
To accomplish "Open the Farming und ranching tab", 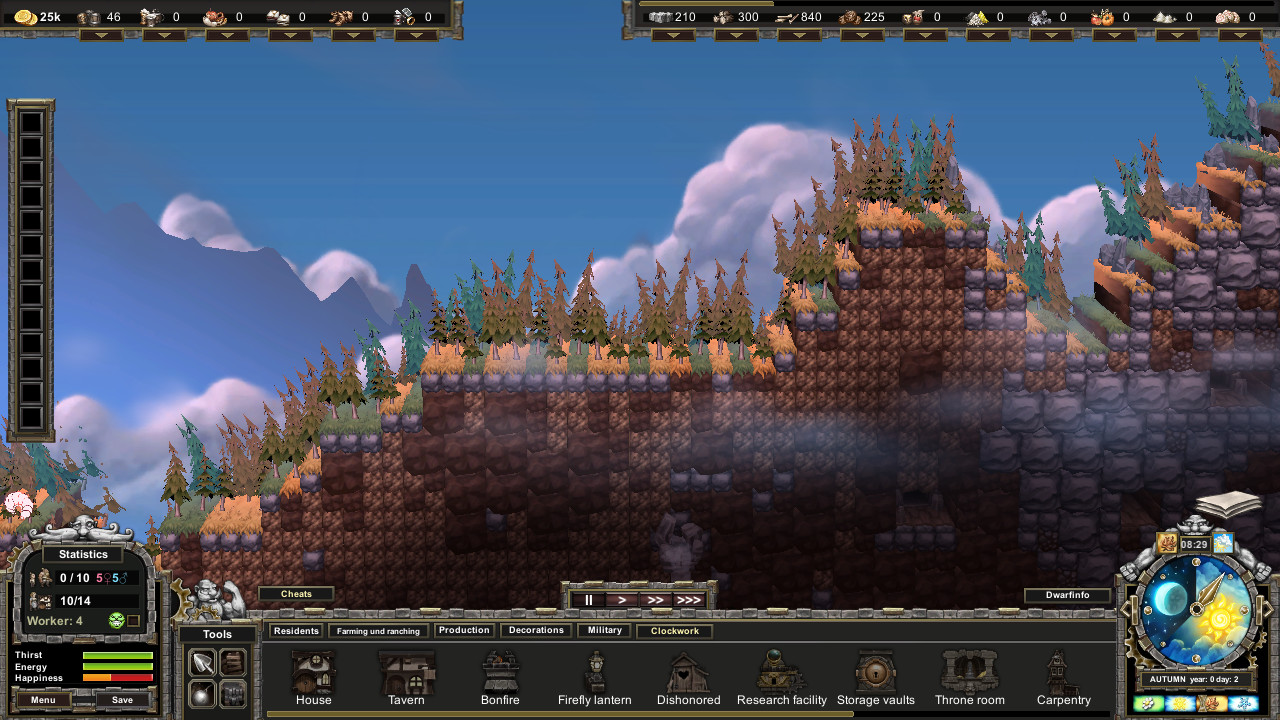I will (378, 630).
